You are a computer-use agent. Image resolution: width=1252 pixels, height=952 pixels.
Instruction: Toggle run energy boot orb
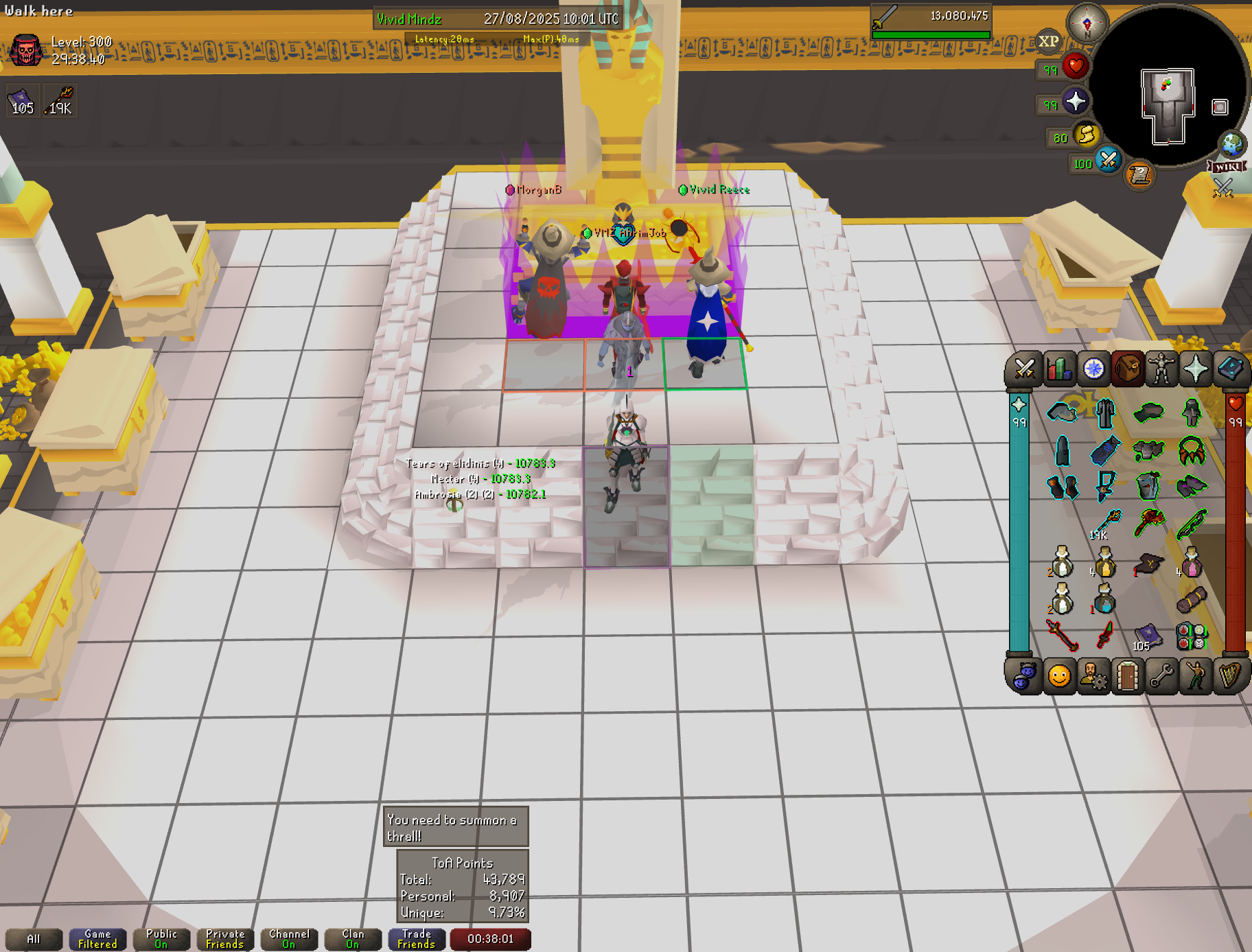(x=1087, y=135)
